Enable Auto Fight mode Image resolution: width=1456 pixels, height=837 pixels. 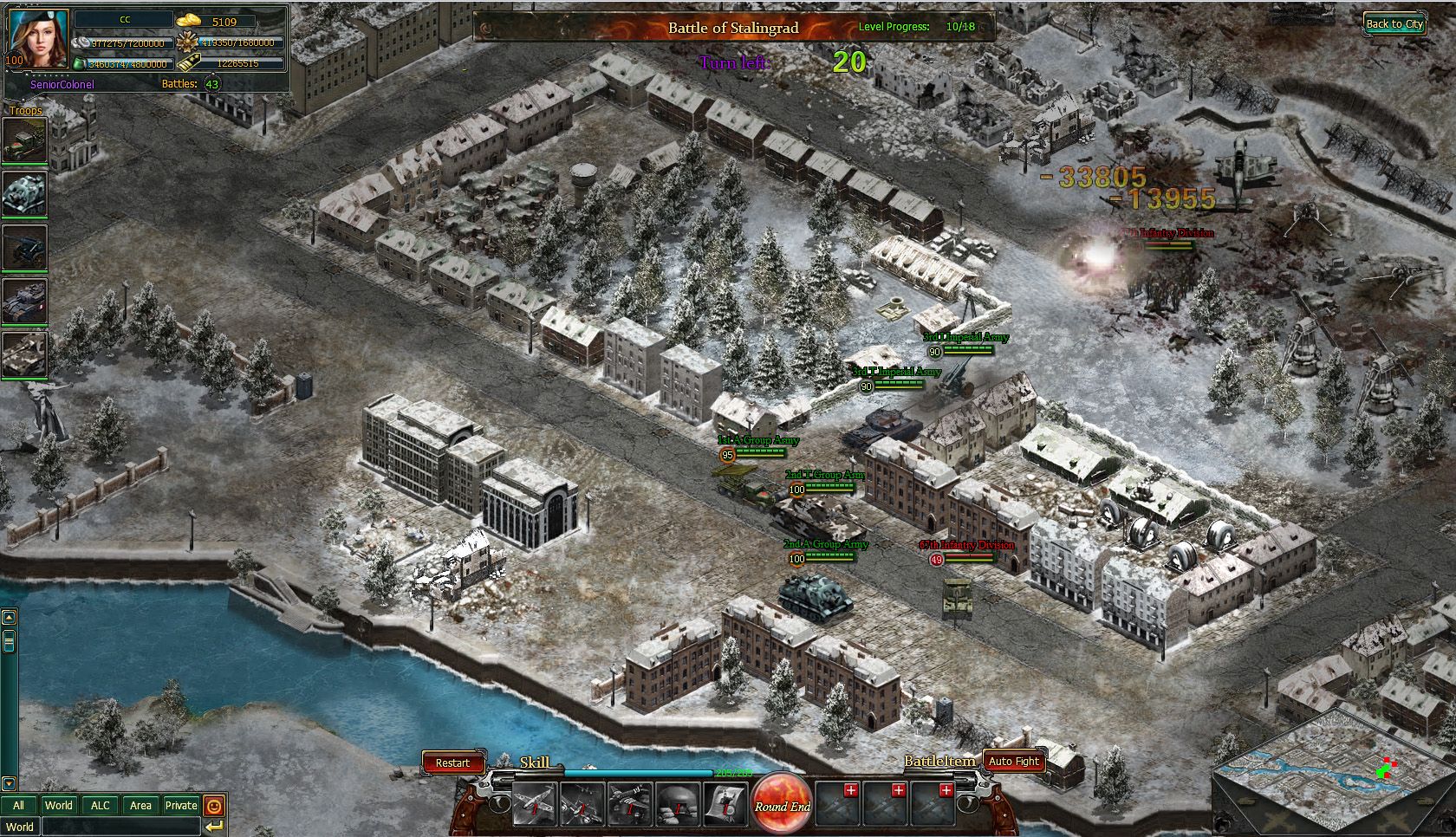coord(1014,761)
